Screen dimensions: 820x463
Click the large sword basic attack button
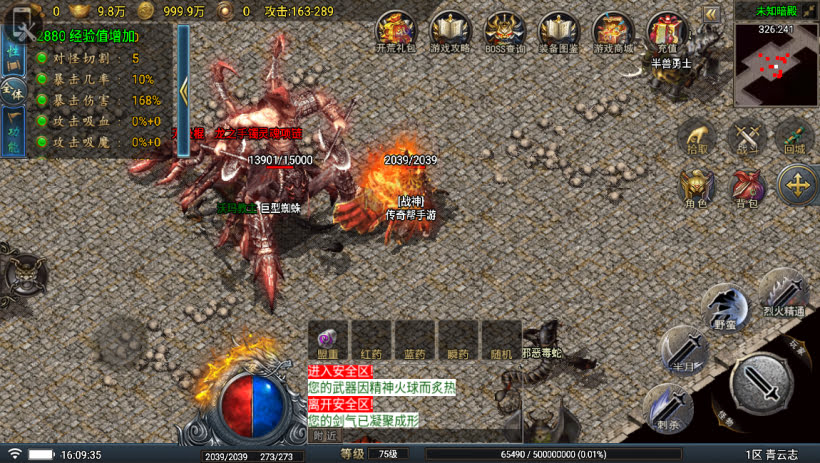(761, 384)
